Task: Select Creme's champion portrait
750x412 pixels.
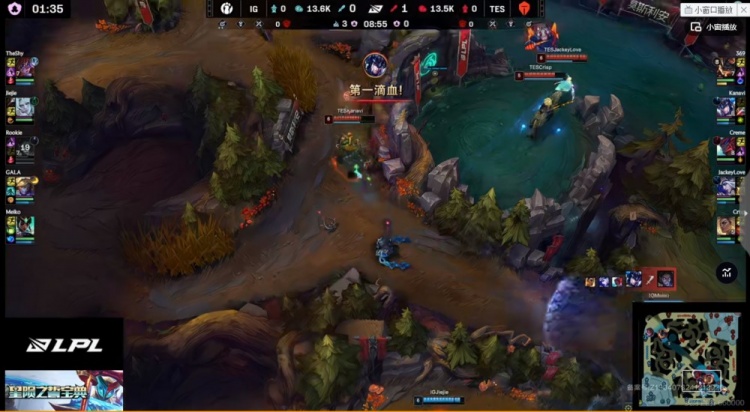Action: point(726,147)
